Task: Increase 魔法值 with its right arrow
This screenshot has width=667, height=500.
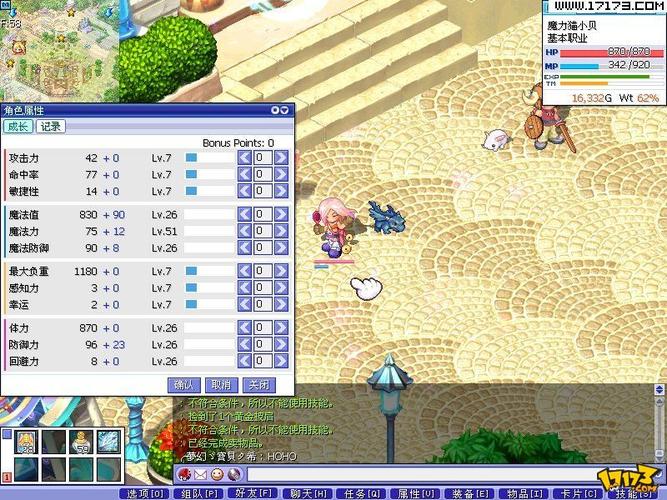Action: (281, 214)
